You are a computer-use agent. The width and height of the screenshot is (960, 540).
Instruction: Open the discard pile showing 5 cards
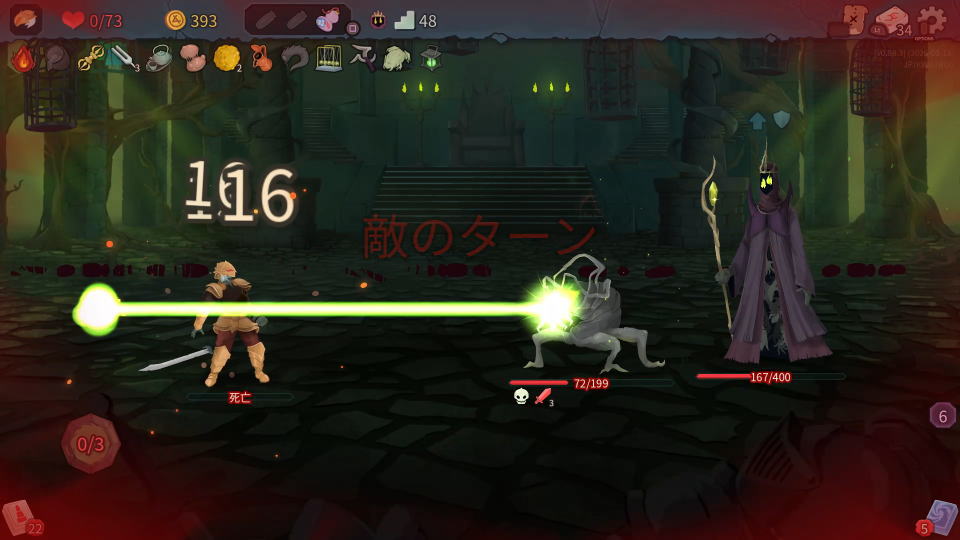(938, 518)
